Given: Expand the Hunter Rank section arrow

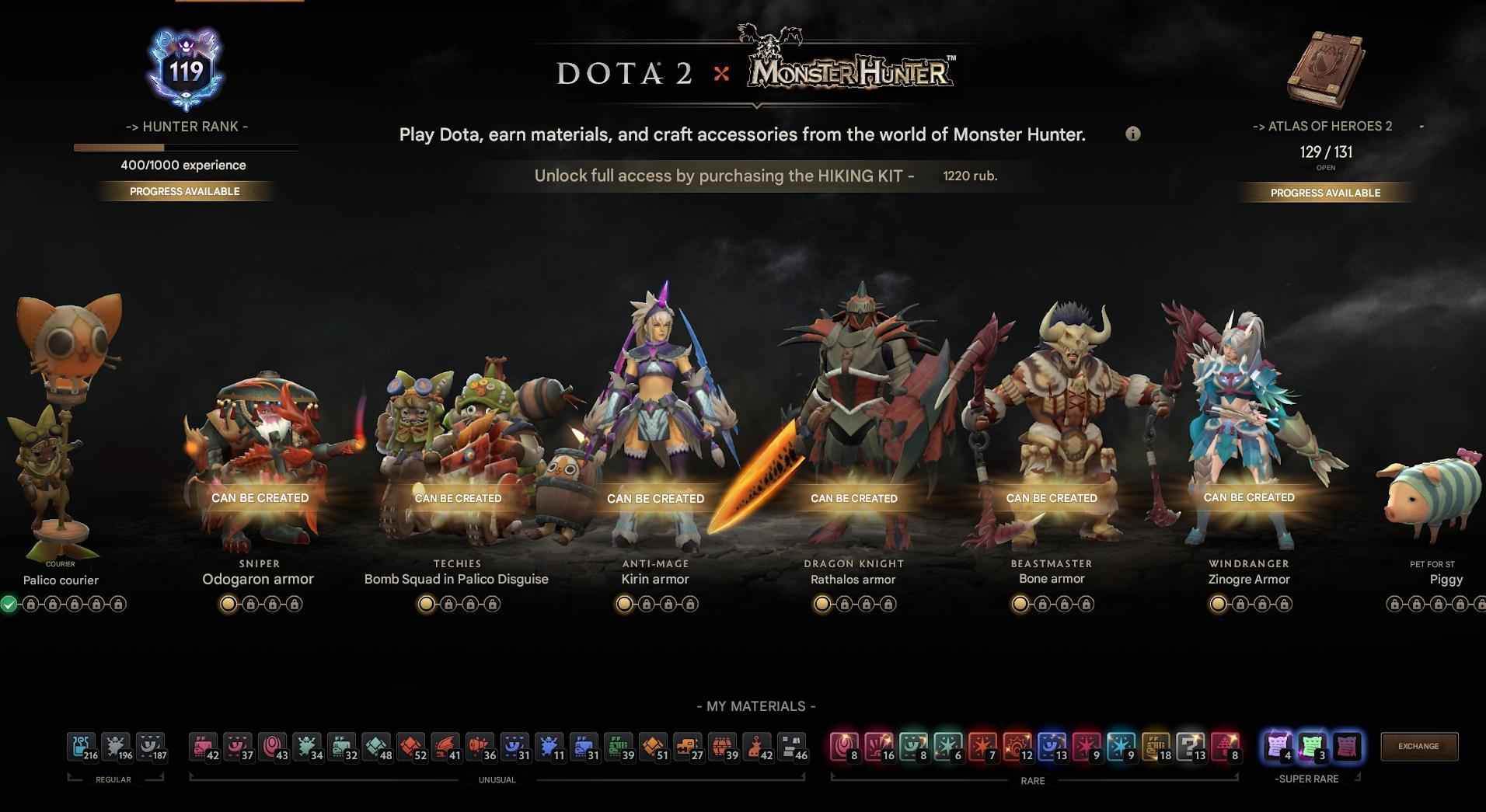Looking at the screenshot, I should (132, 126).
